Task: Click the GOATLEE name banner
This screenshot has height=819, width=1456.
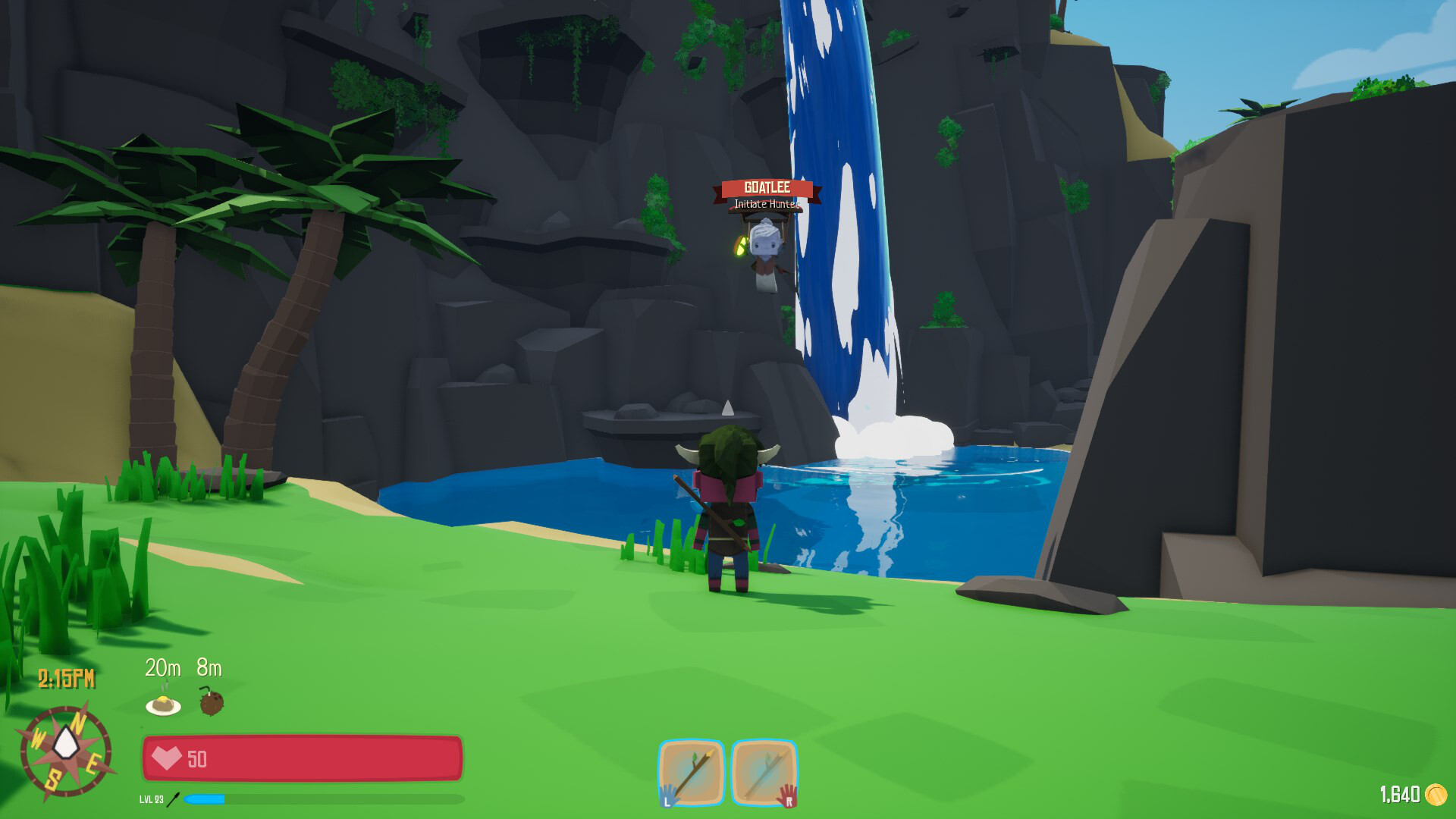Action: coord(767,187)
